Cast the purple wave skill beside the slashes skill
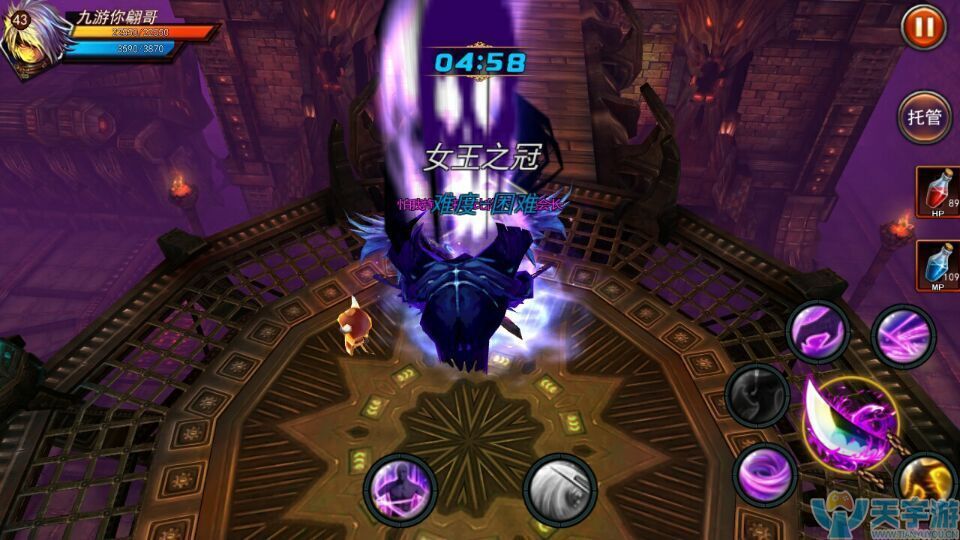The width and height of the screenshot is (960, 540). 817,331
